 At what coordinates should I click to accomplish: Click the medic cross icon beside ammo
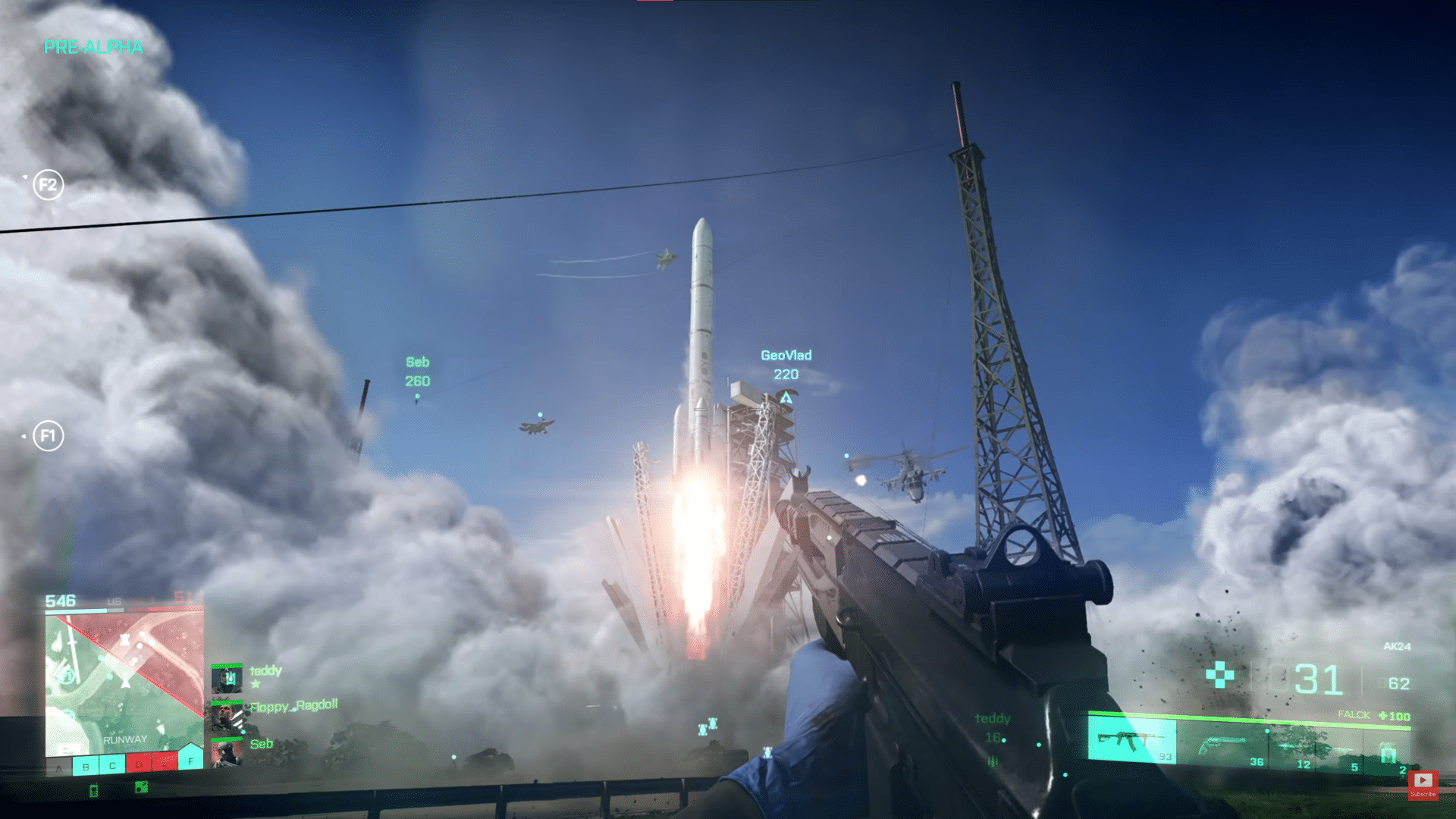coord(1219,674)
